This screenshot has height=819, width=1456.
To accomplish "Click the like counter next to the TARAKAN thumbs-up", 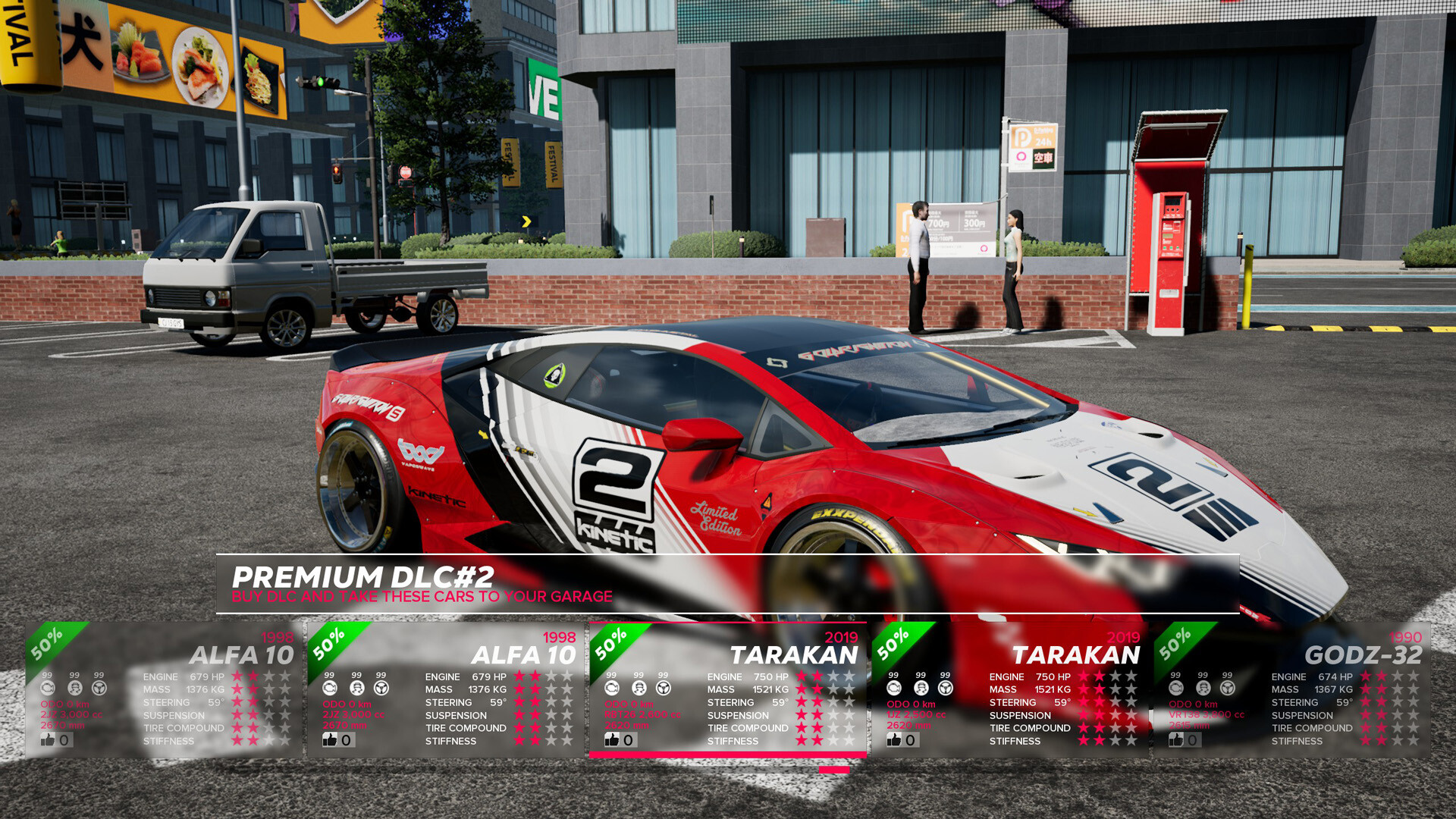I will click(628, 739).
